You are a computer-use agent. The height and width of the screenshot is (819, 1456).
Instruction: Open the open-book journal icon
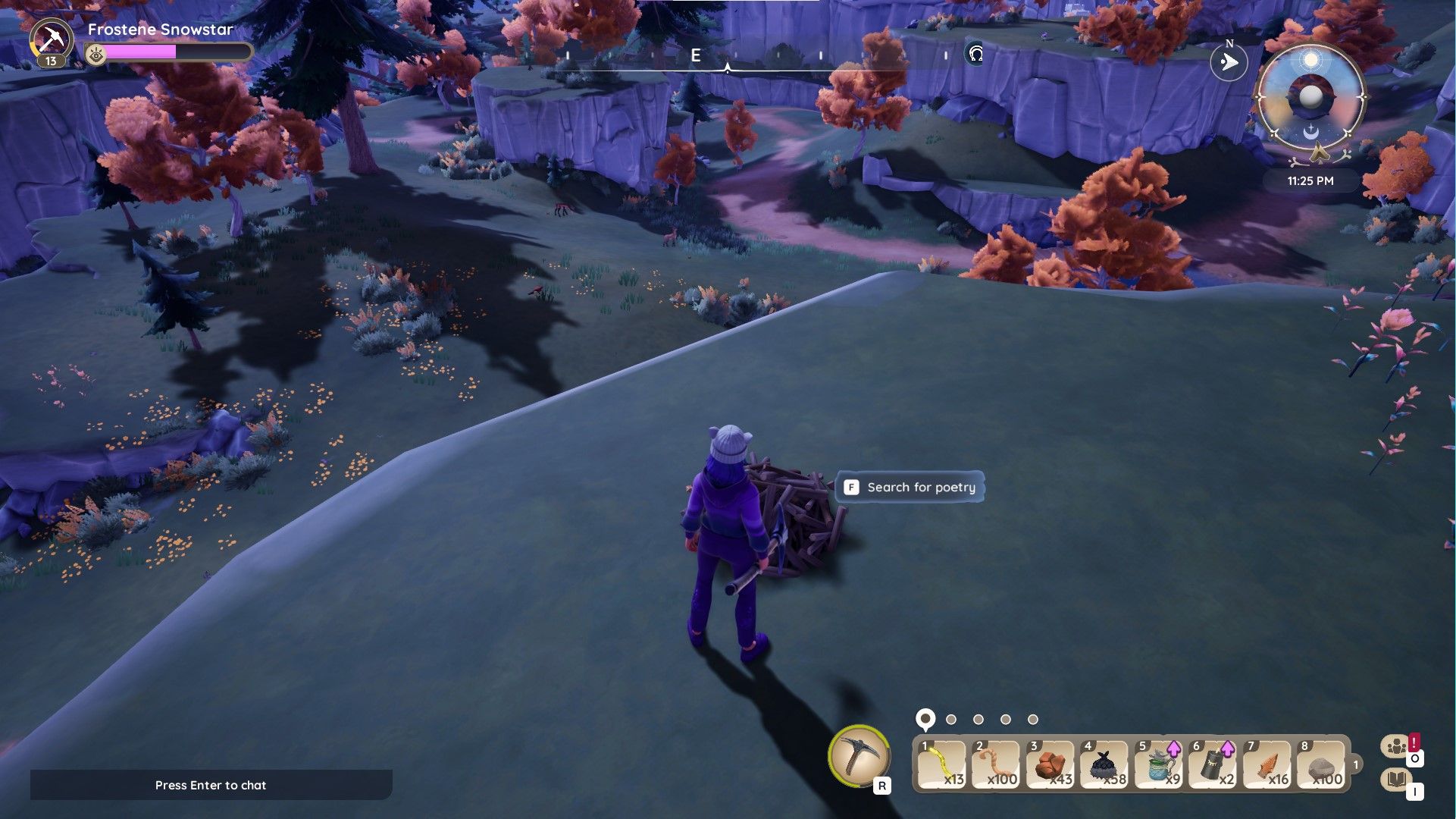(x=1395, y=780)
